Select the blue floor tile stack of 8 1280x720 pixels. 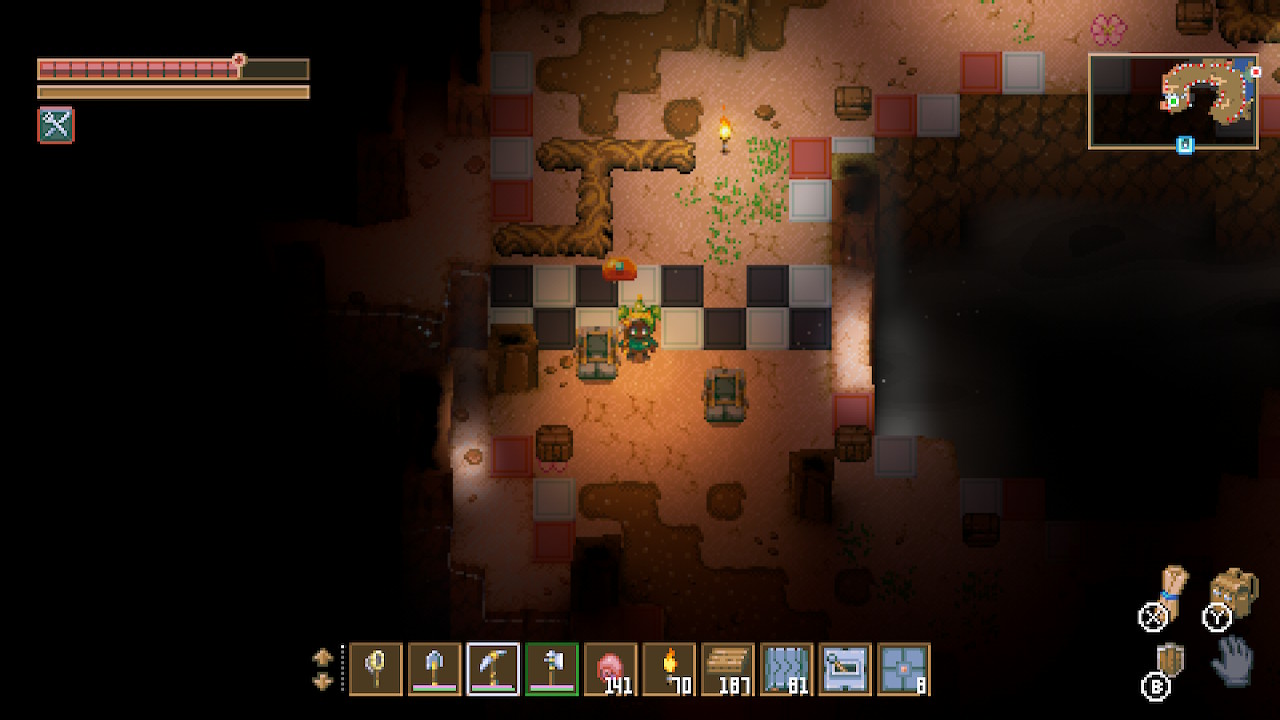pyautogui.click(x=904, y=669)
